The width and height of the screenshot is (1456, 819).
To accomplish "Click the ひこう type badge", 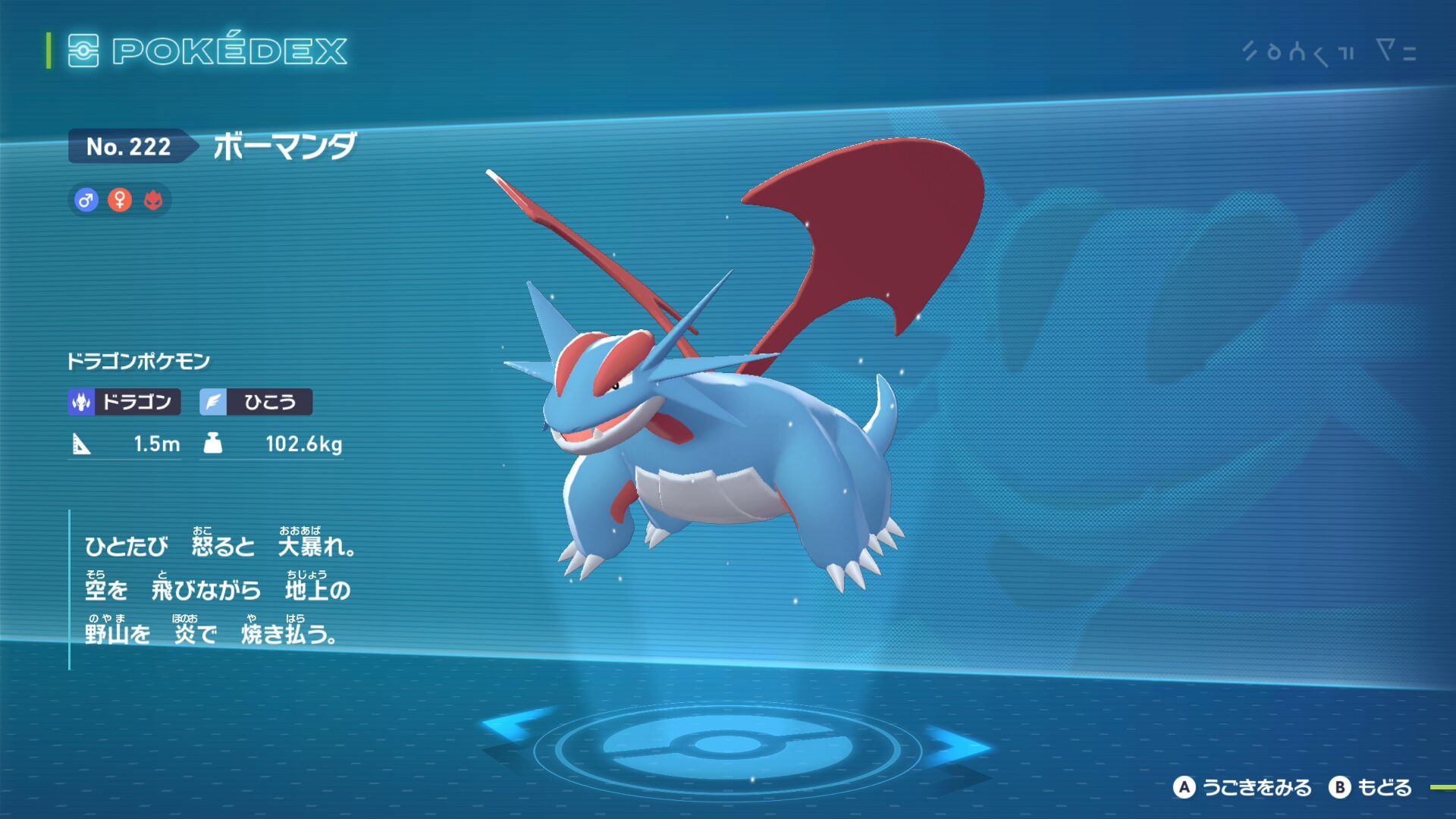I will (256, 402).
